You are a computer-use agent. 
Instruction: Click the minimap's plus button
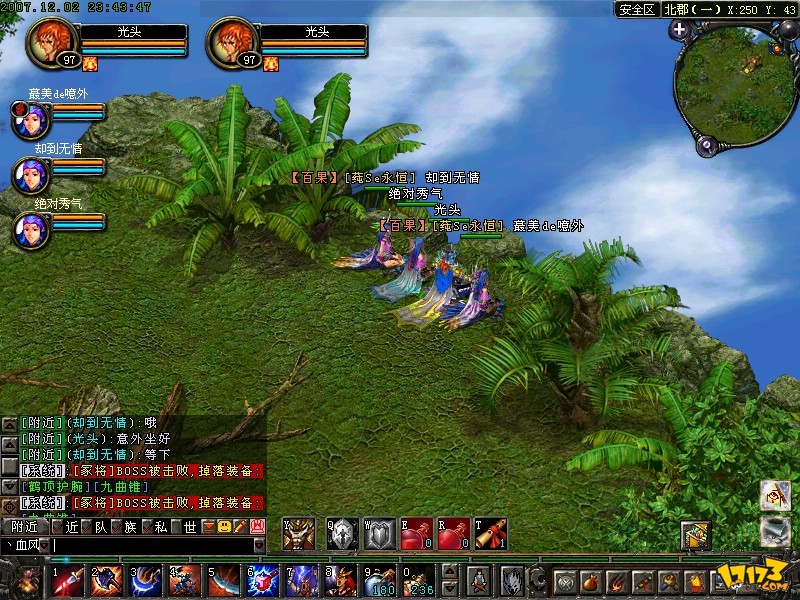tap(680, 29)
